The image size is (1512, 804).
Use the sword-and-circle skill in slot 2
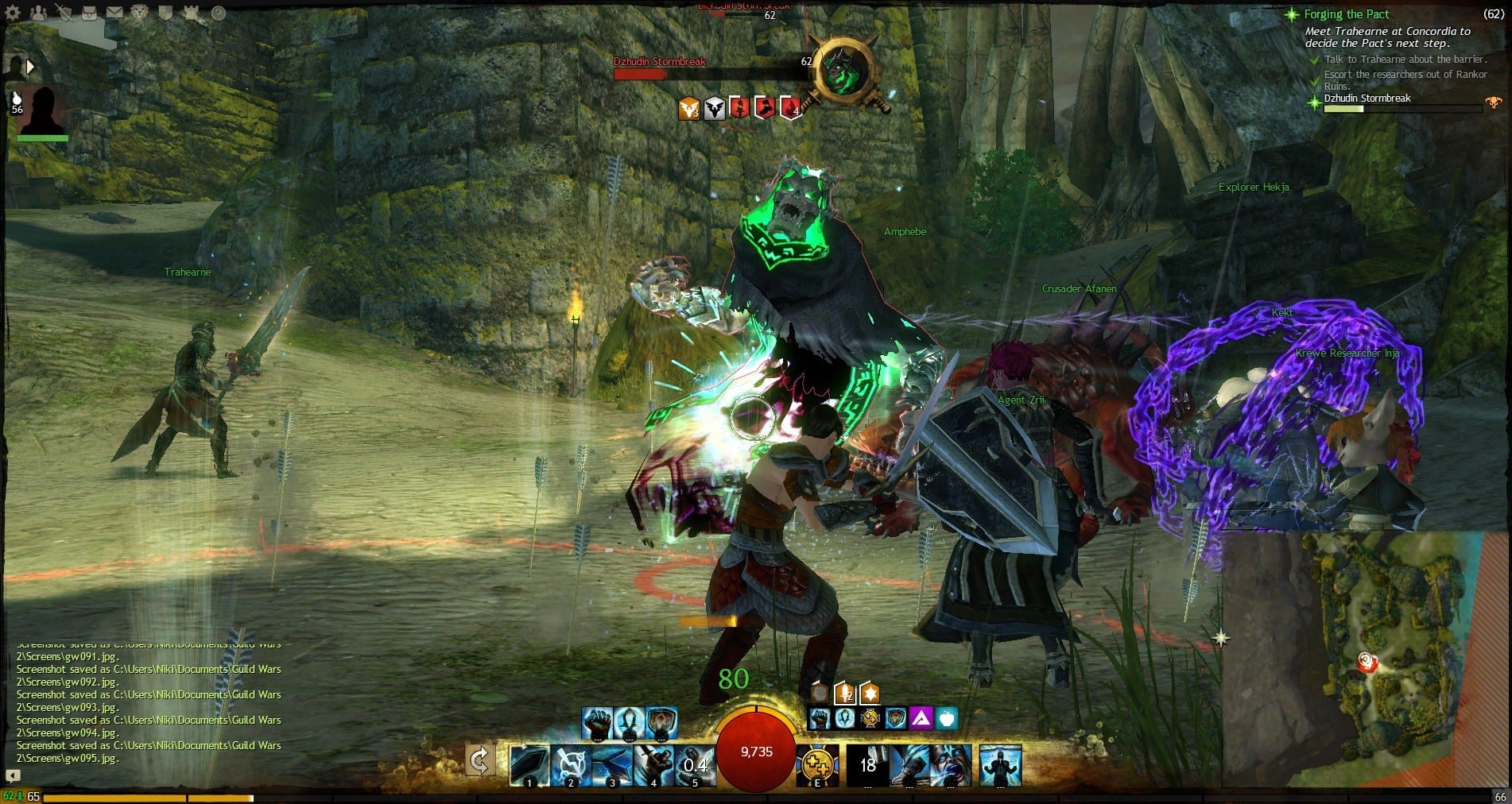[x=571, y=764]
